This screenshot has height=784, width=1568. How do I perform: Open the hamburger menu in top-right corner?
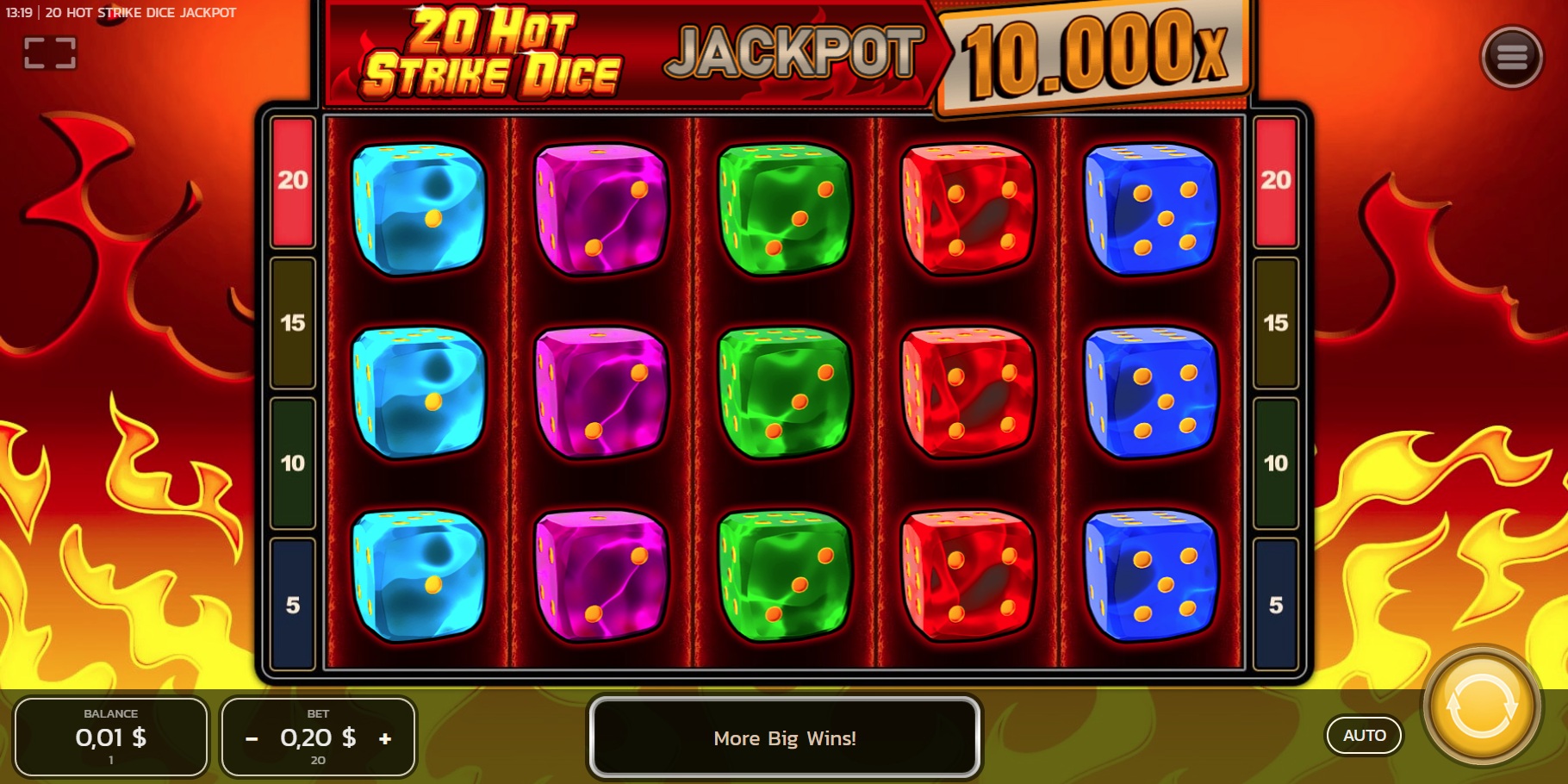click(1512, 57)
